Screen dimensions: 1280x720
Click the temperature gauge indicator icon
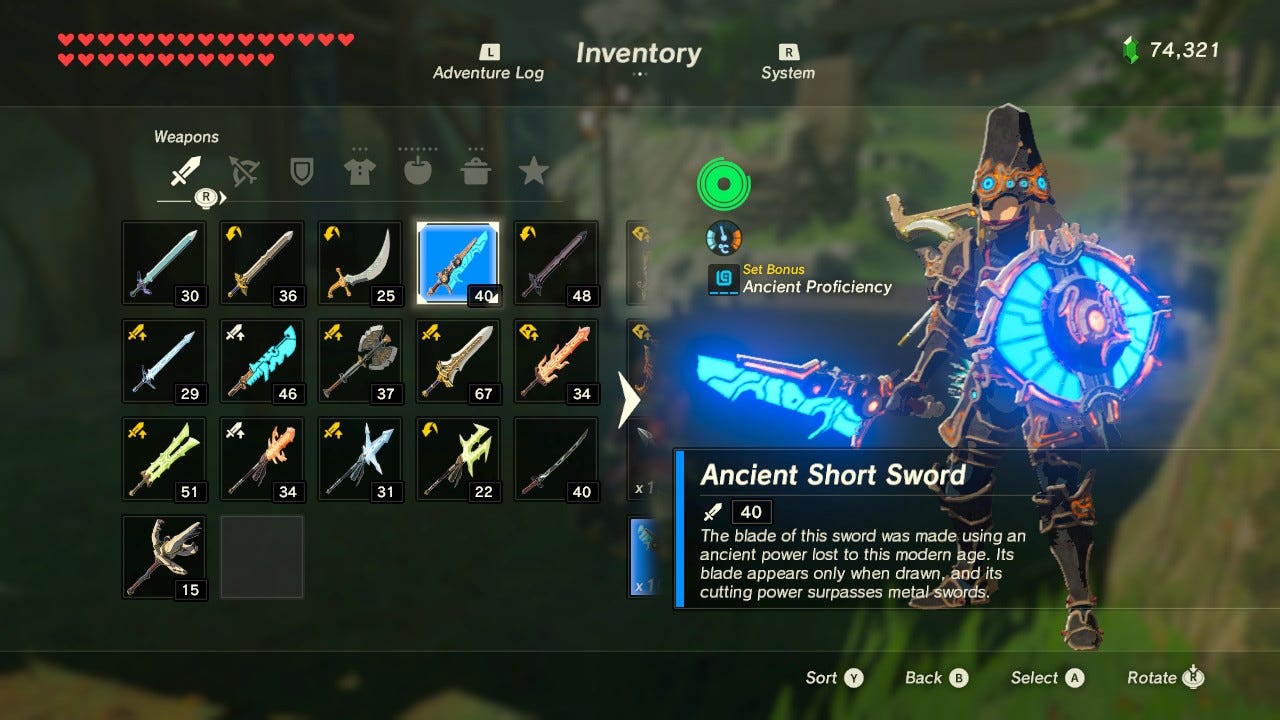click(722, 236)
